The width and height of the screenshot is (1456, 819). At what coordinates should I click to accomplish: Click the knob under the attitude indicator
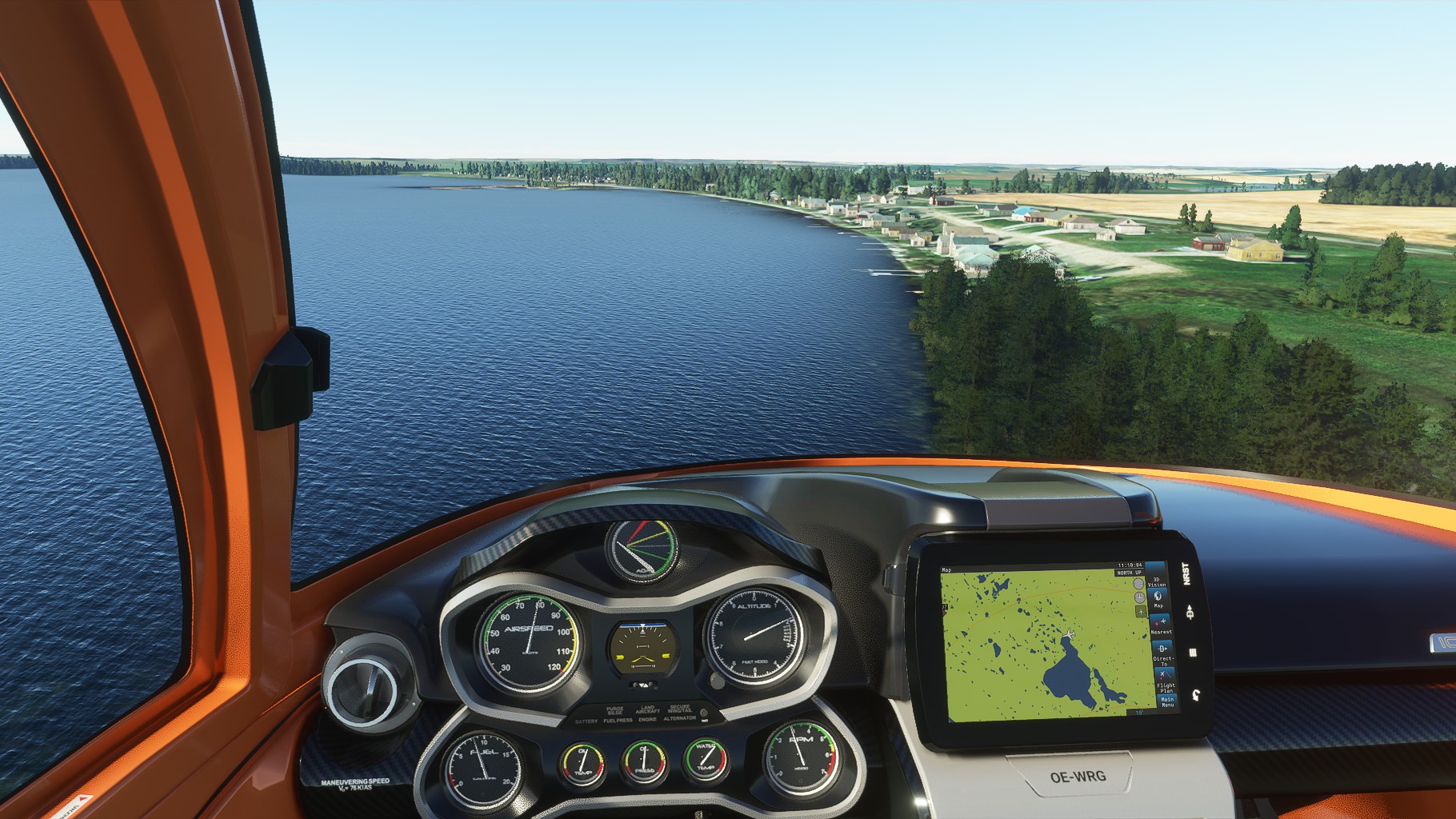644,685
